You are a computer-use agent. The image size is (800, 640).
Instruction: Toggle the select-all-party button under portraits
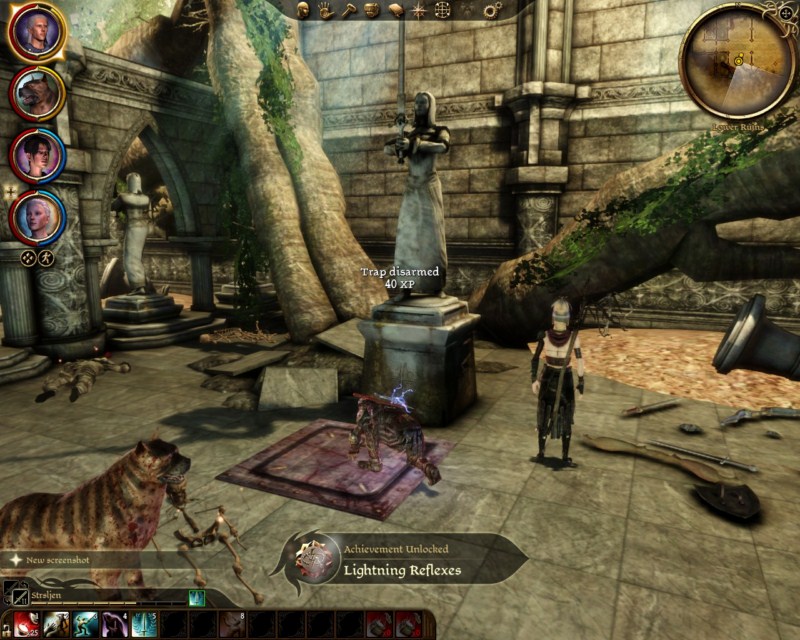point(28,258)
